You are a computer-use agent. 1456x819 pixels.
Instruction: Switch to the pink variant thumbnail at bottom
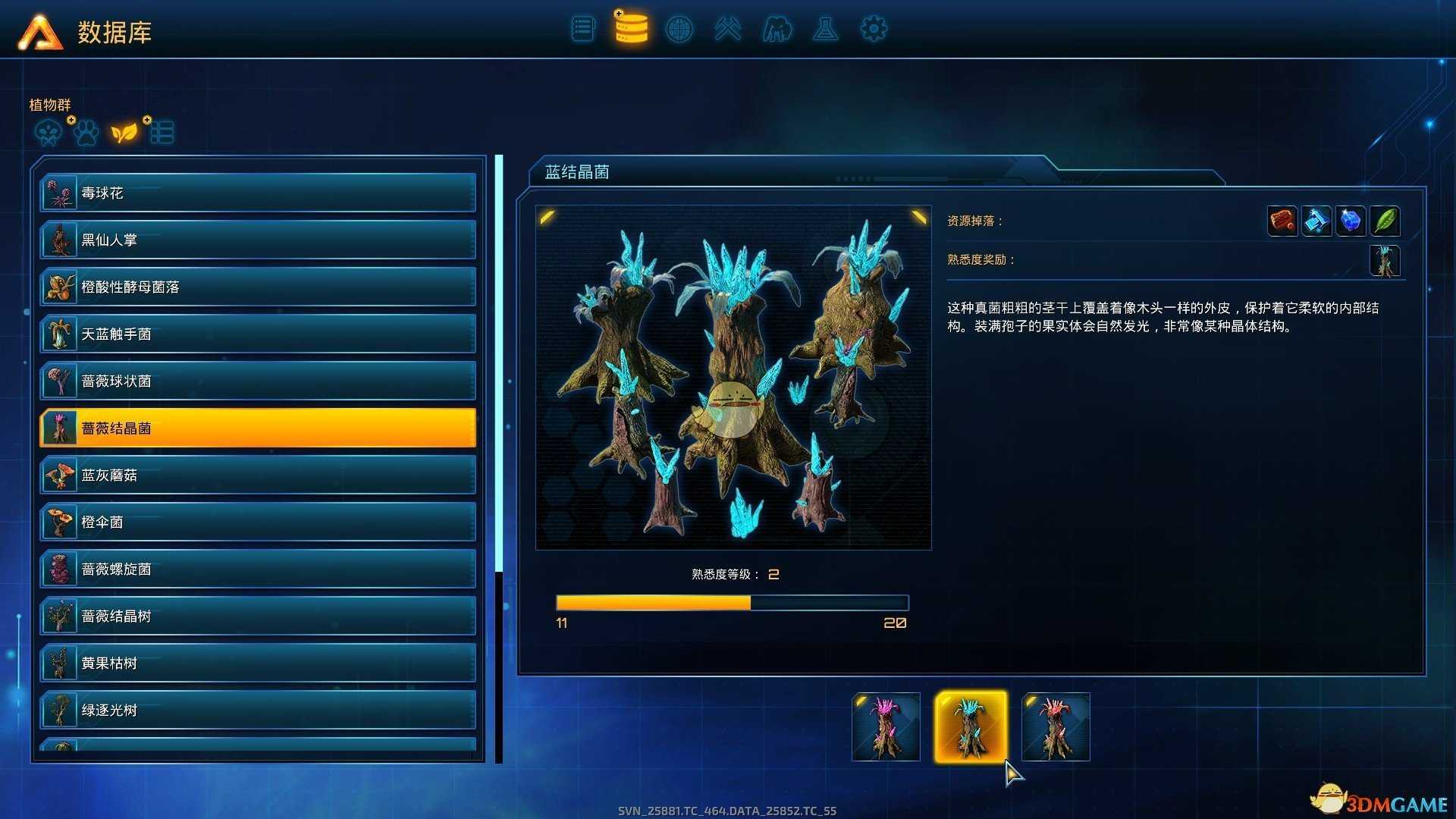[x=886, y=726]
